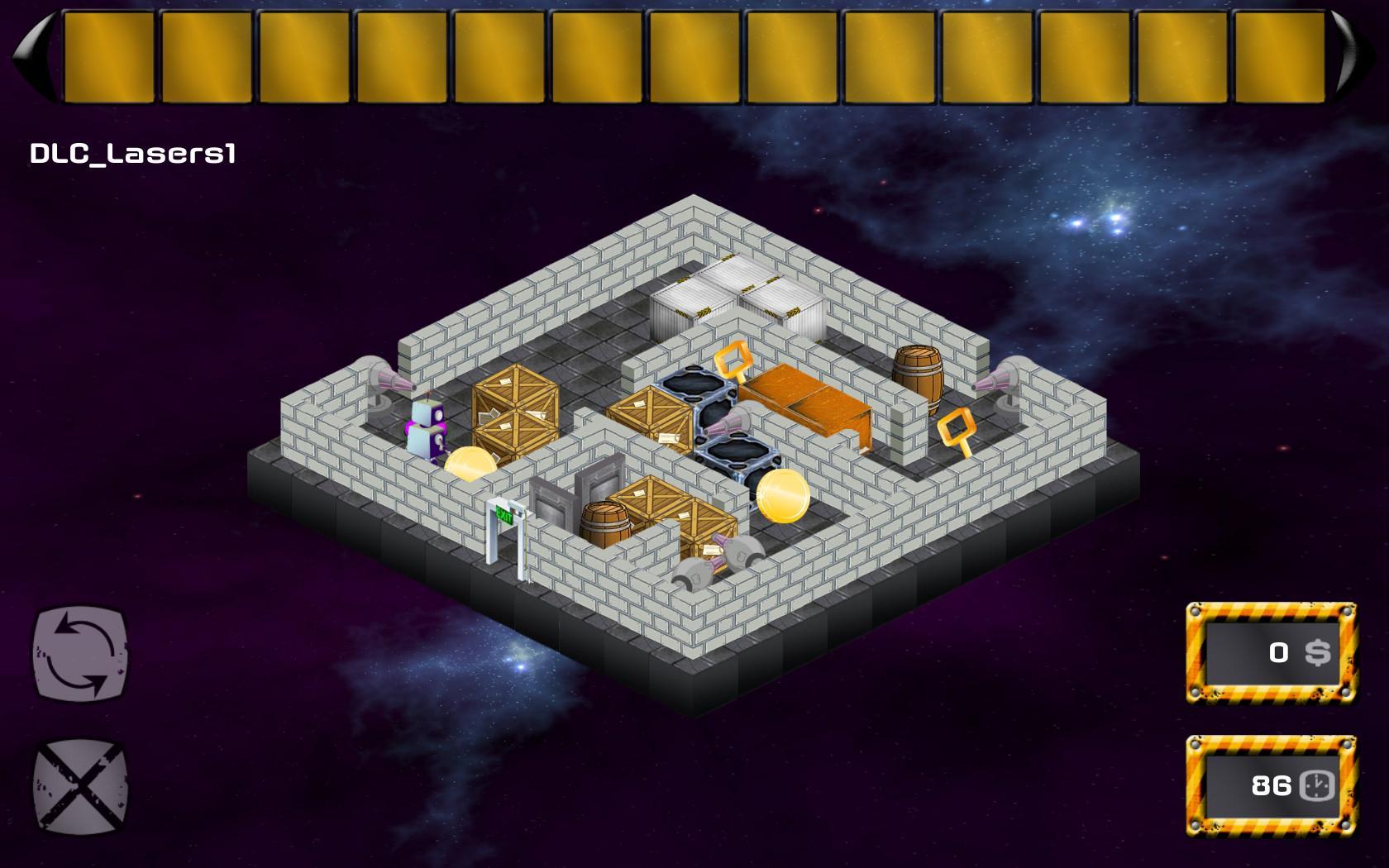Click the gold coin below the orange block
Viewport: 1389px width, 868px height.
[x=781, y=496]
